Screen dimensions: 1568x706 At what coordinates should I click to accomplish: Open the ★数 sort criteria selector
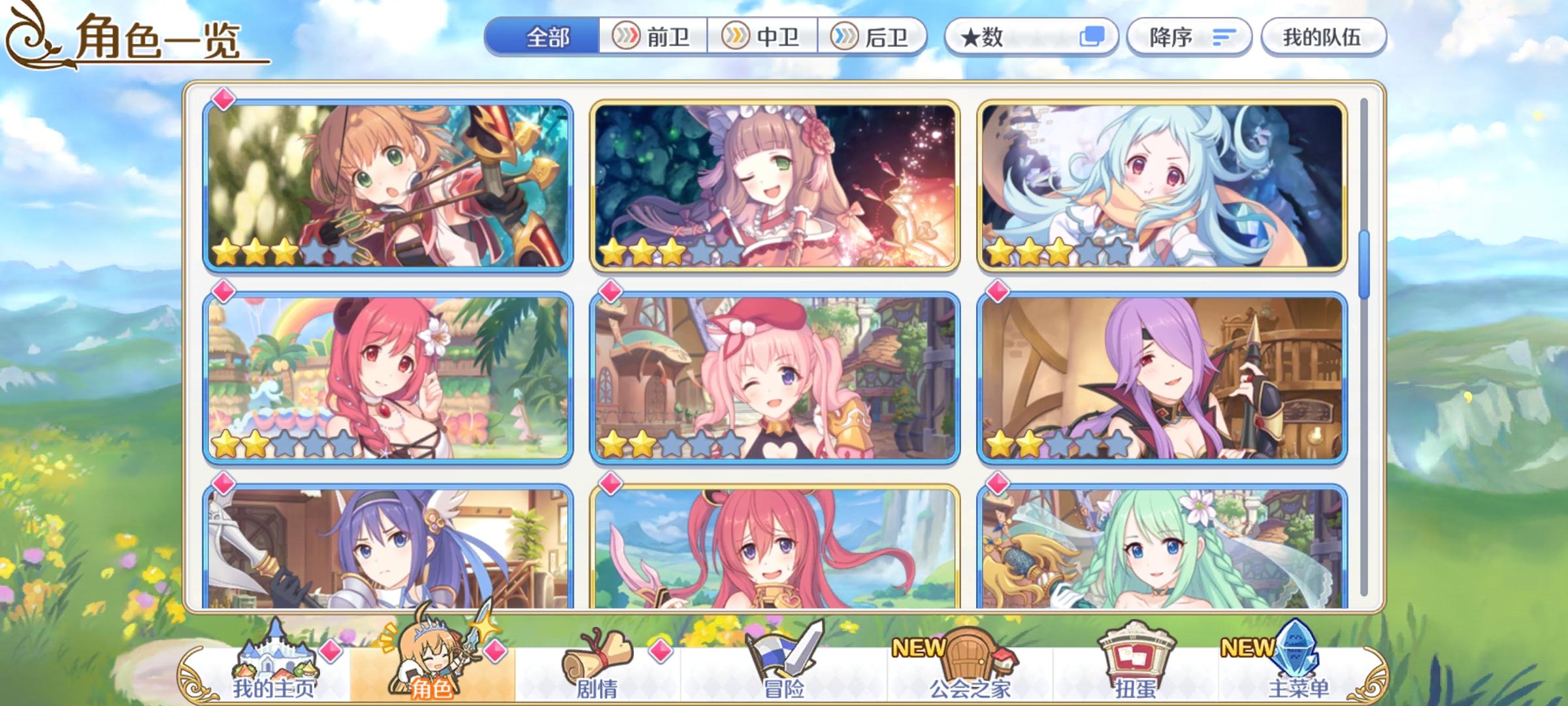click(1006, 37)
